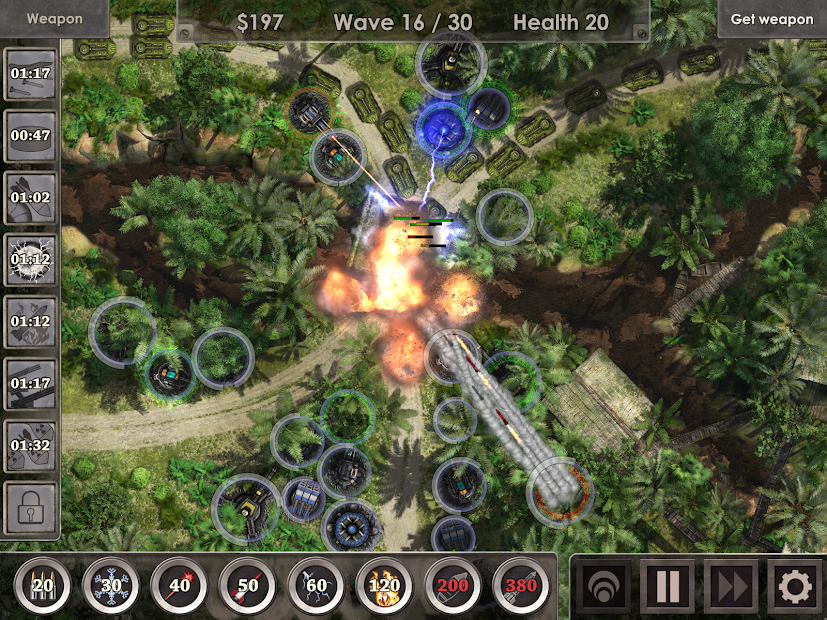Pause the game
This screenshot has width=827, height=620.
pos(667,586)
